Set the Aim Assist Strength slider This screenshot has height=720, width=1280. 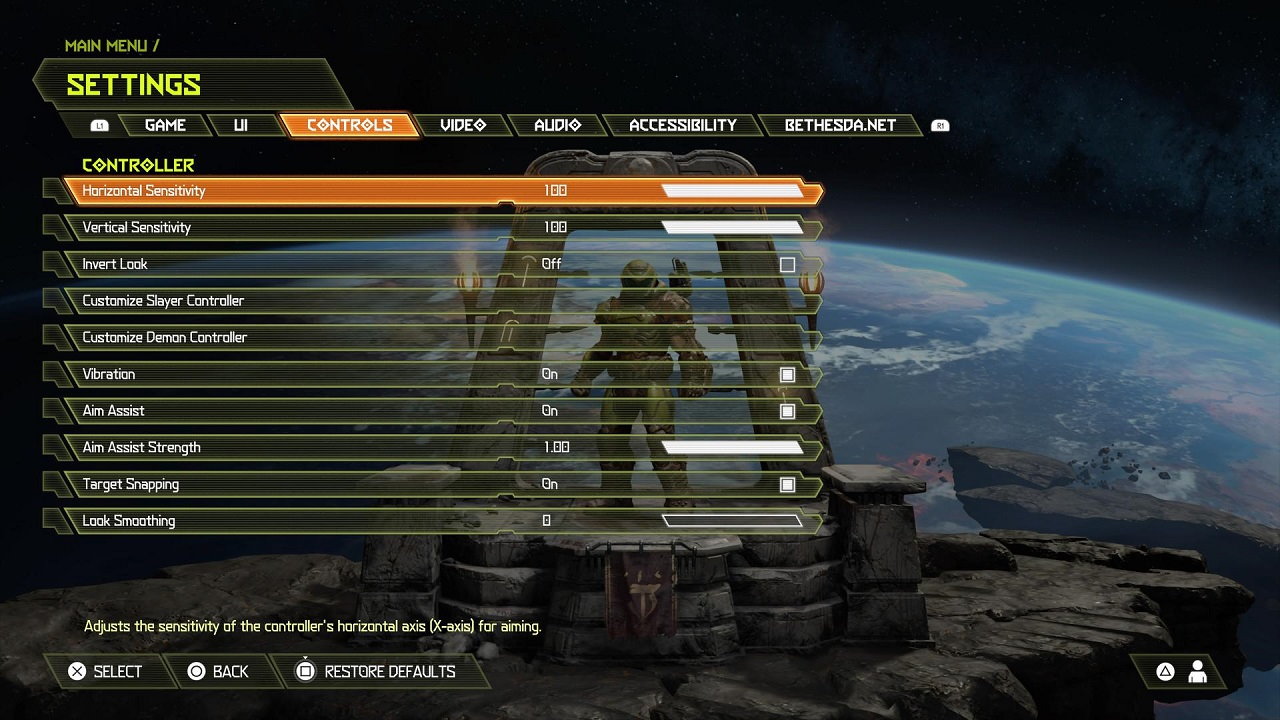[732, 448]
